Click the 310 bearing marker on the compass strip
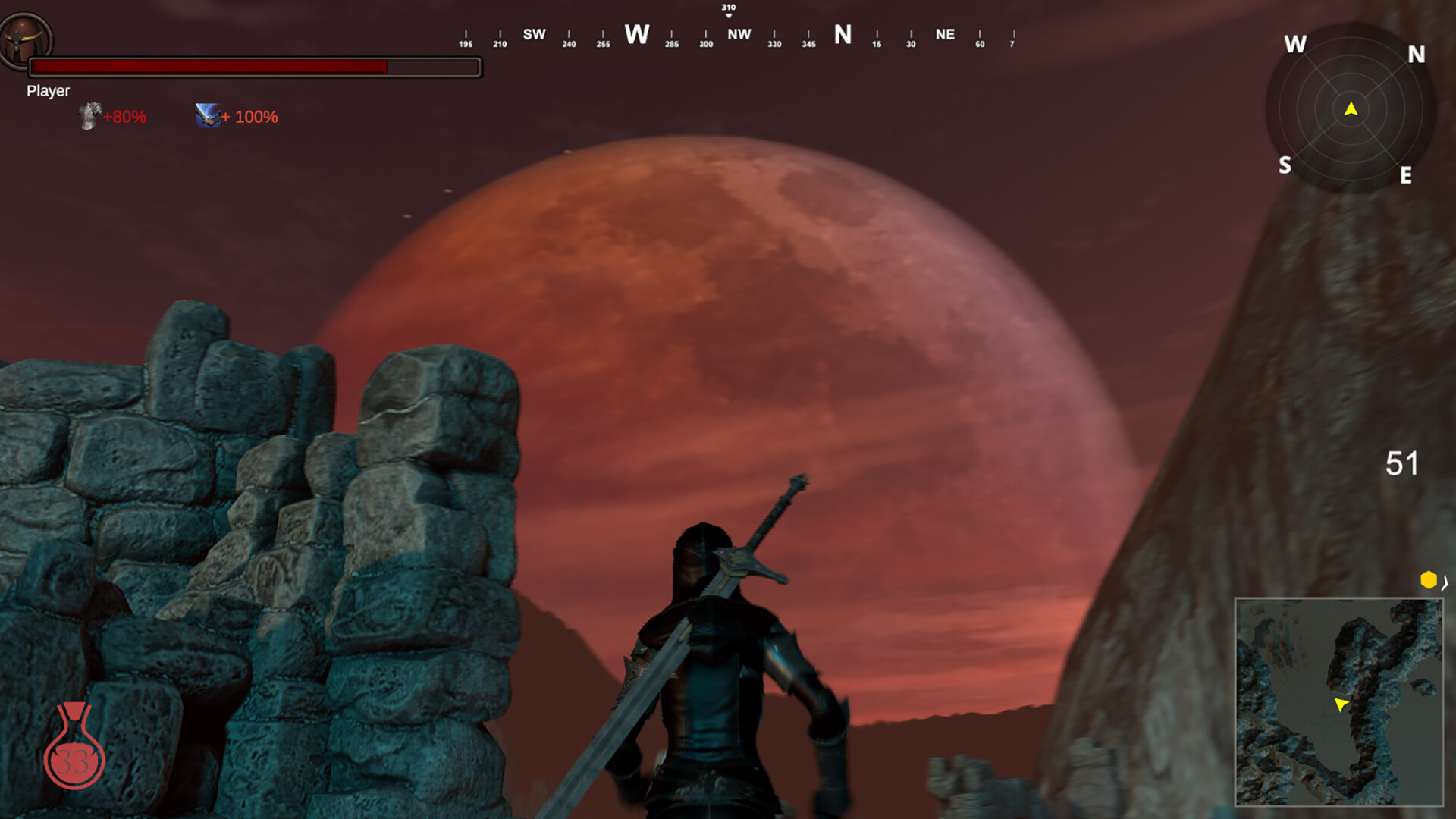Image resolution: width=1456 pixels, height=819 pixels. [x=729, y=8]
